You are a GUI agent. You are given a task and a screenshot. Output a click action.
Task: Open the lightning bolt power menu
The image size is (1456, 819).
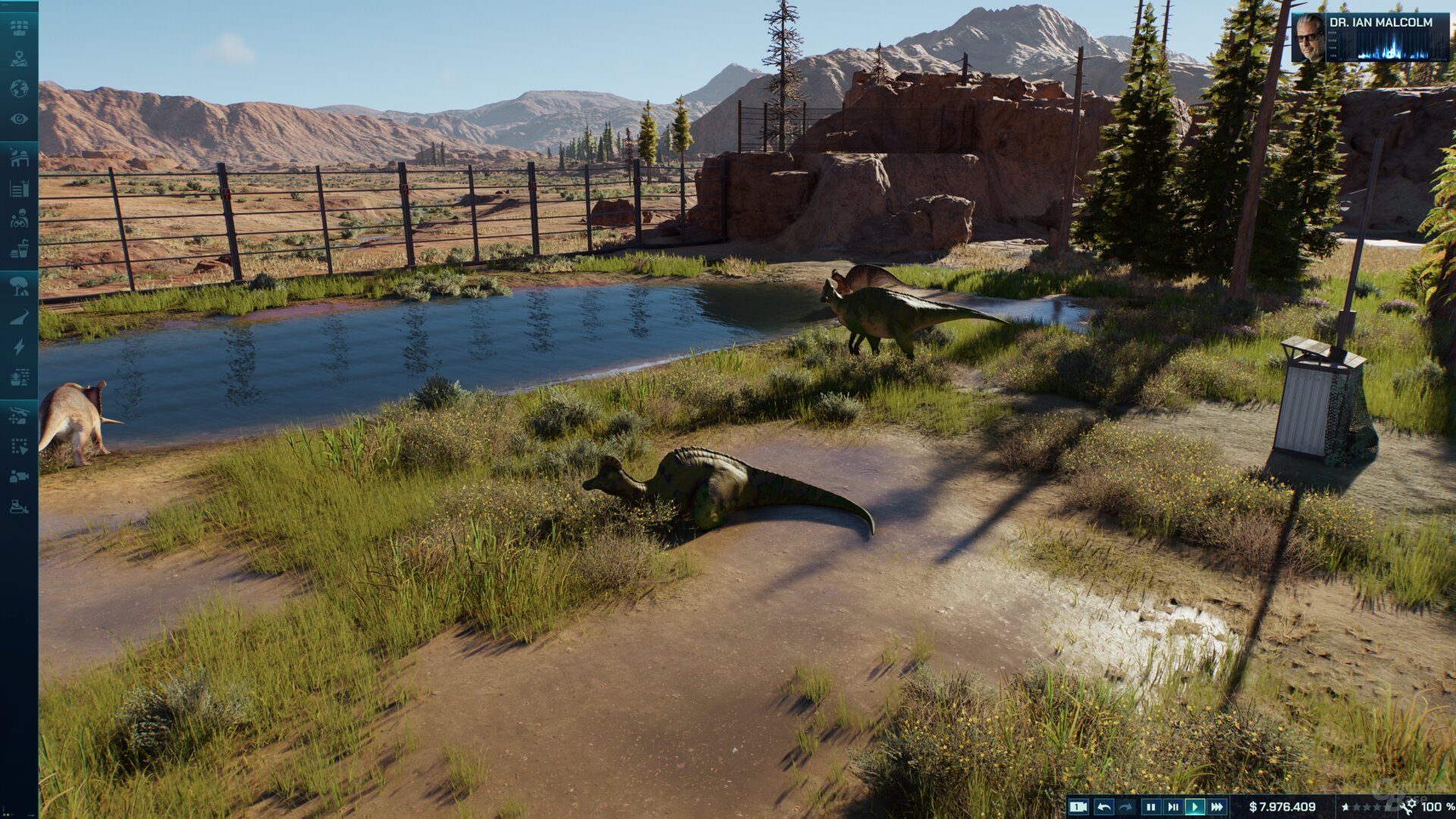tap(19, 347)
